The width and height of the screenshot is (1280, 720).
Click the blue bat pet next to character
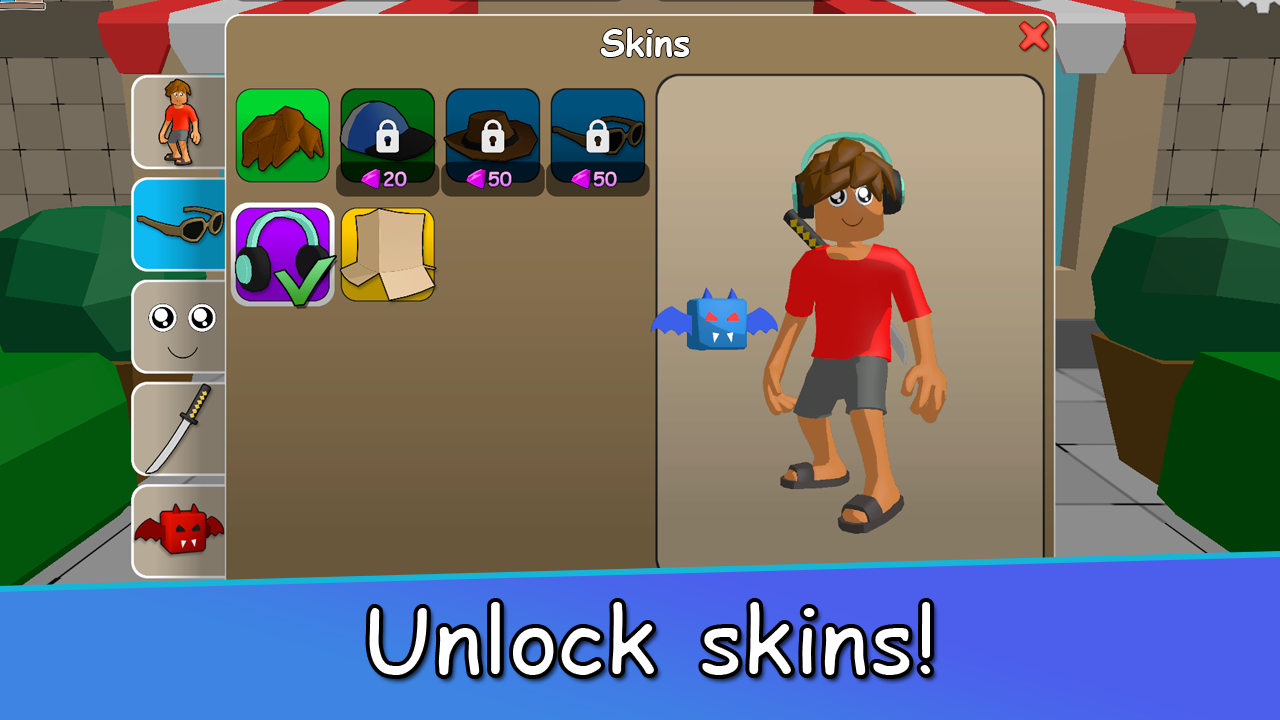click(715, 322)
